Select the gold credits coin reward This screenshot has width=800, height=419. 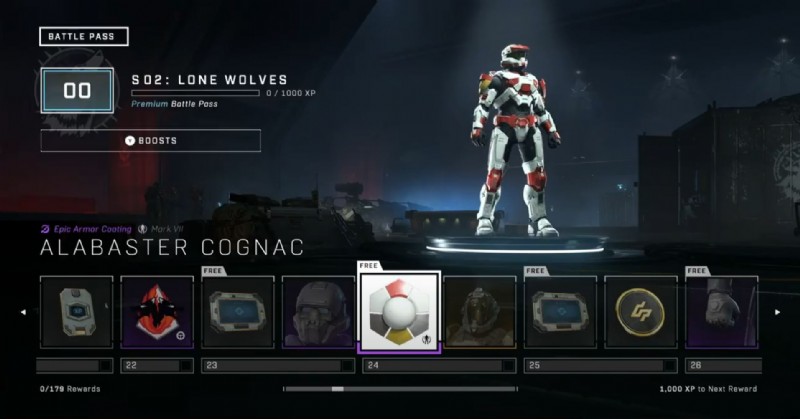(640, 312)
